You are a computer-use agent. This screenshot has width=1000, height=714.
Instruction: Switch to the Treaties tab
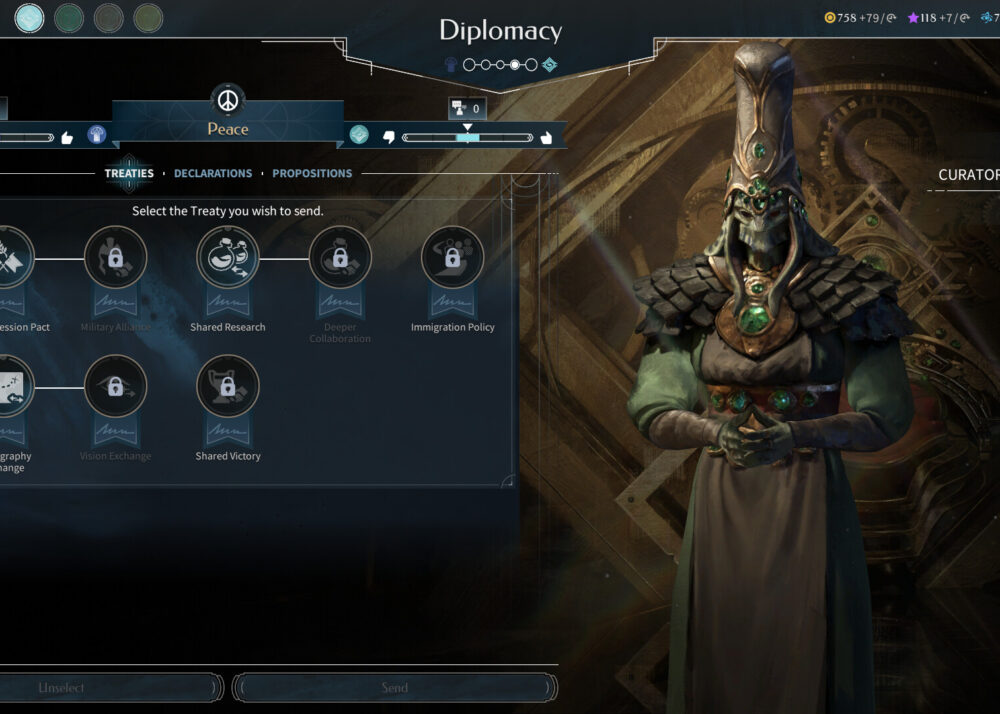click(129, 173)
